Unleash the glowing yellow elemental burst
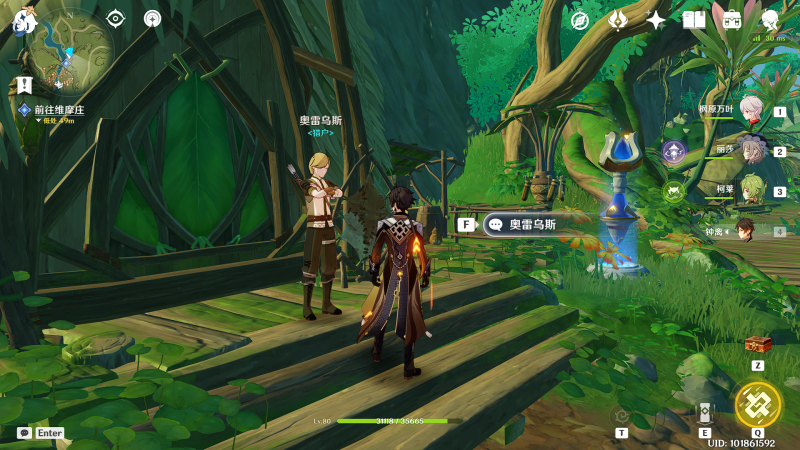The width and height of the screenshot is (800, 450). pyautogui.click(x=757, y=405)
